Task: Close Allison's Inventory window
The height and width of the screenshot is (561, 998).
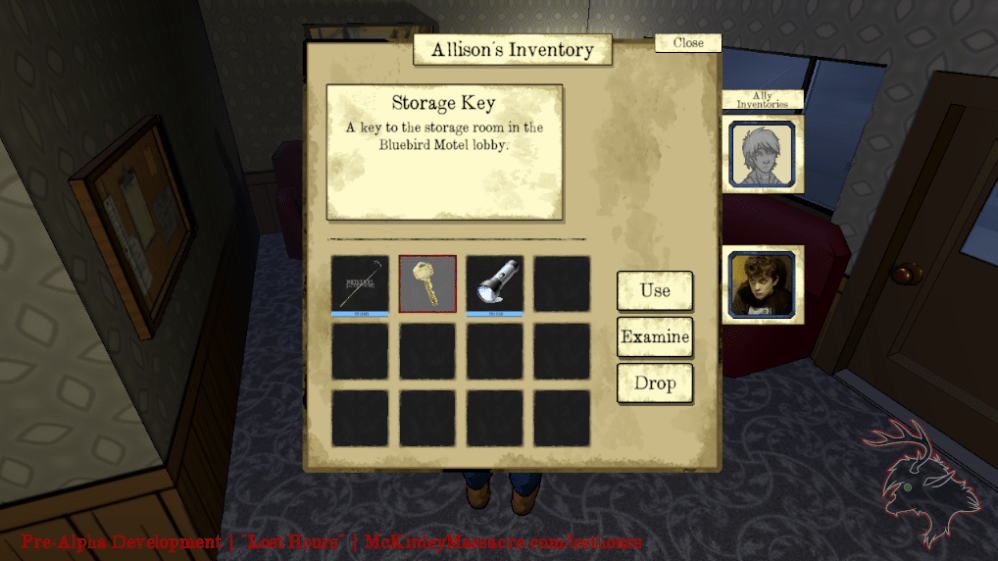Action: [x=688, y=43]
